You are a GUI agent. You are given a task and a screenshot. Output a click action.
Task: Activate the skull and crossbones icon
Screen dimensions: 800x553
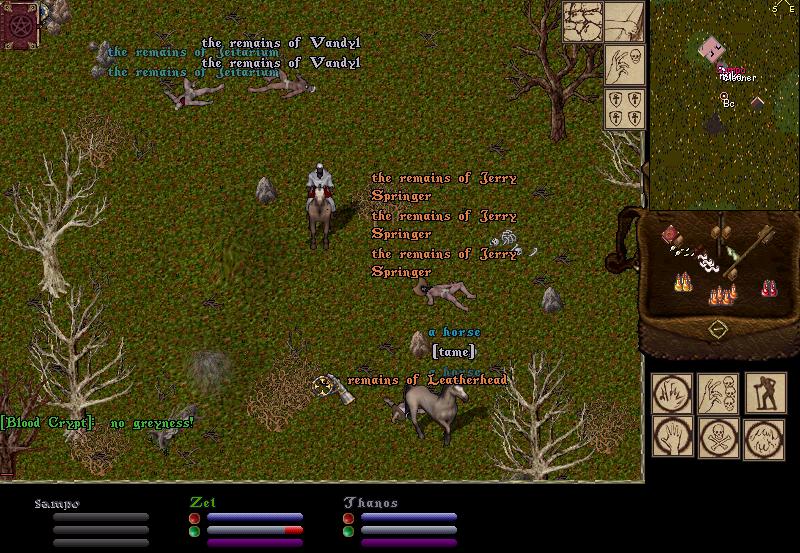pyautogui.click(x=718, y=438)
